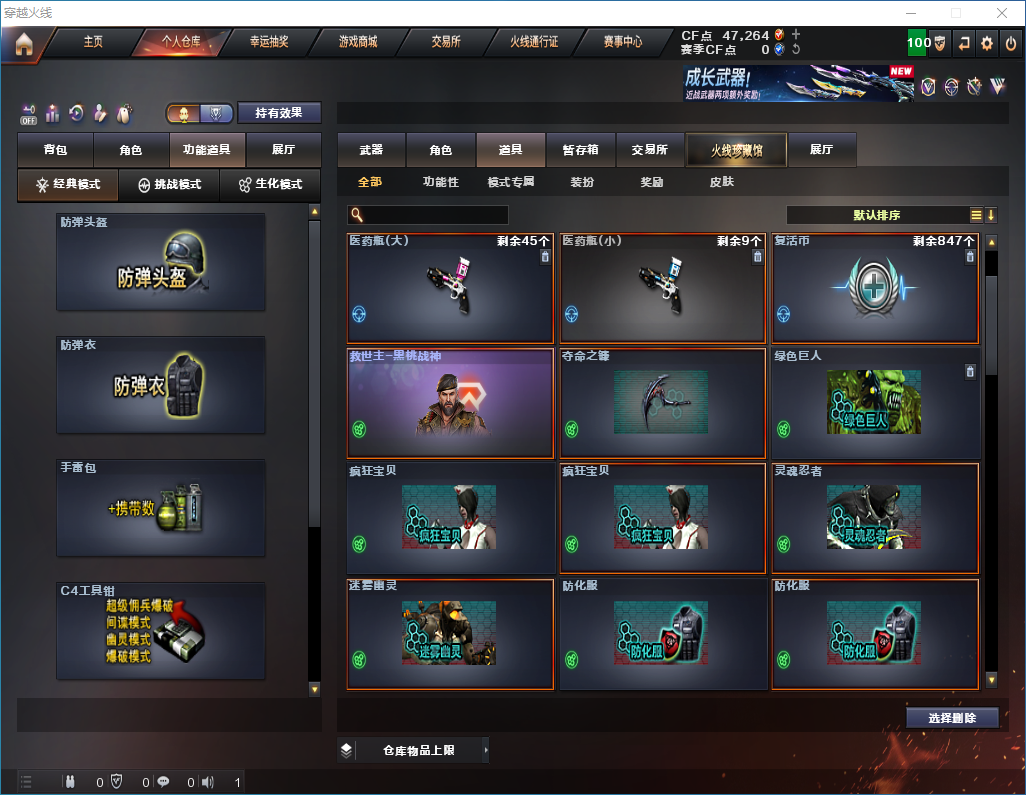Open the 火线通行证 pass tab
This screenshot has width=1026, height=795.
tap(534, 42)
